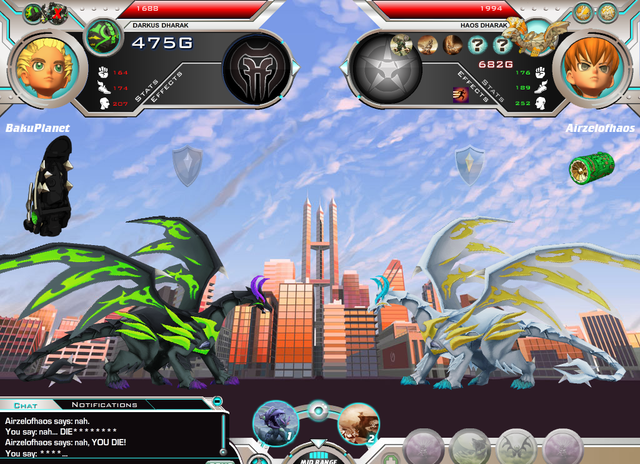Screen dimensions: 640x464
Task: Click the right player's shield icon
Action: (x=469, y=163)
